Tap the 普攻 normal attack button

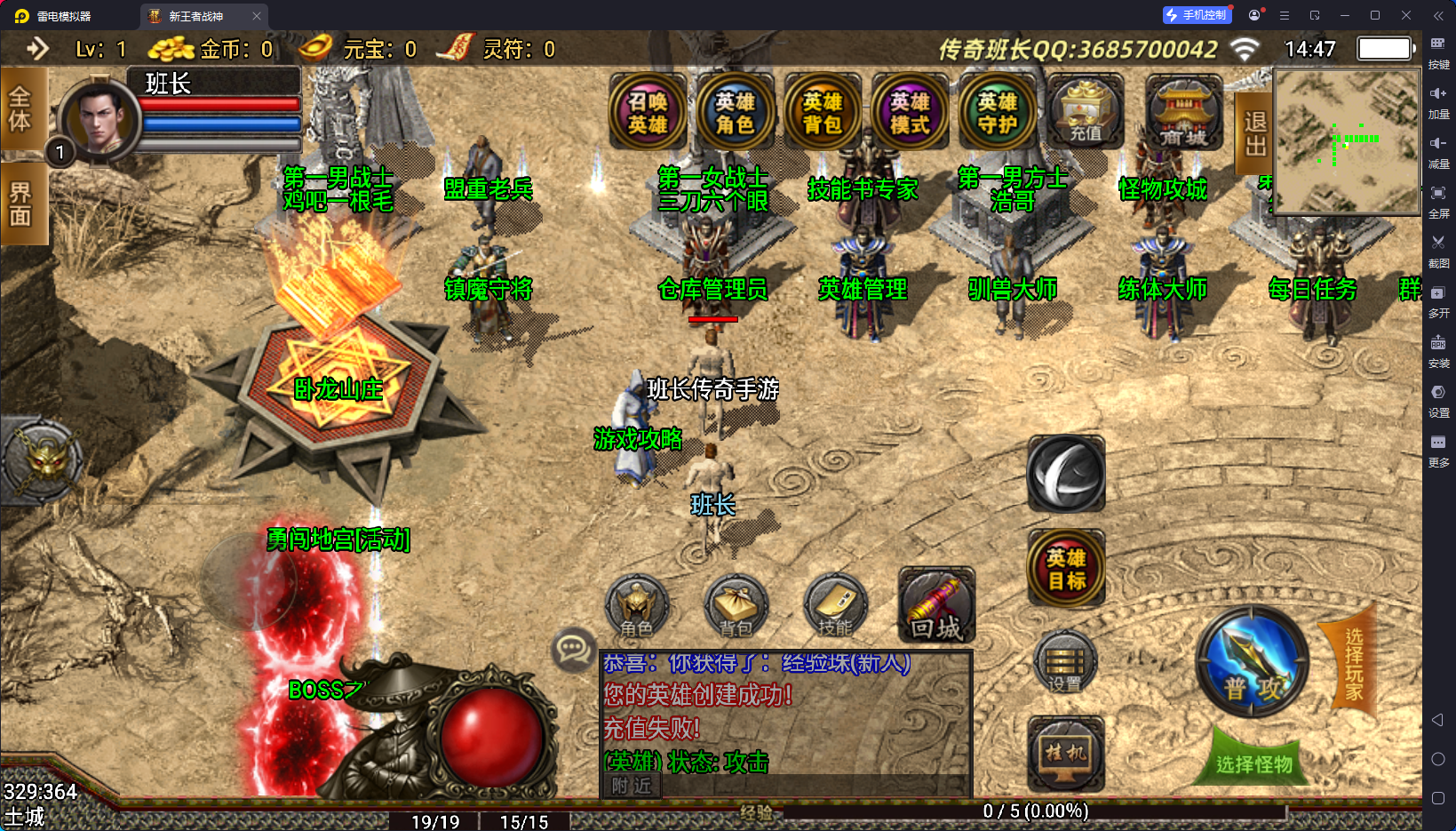point(1253,664)
